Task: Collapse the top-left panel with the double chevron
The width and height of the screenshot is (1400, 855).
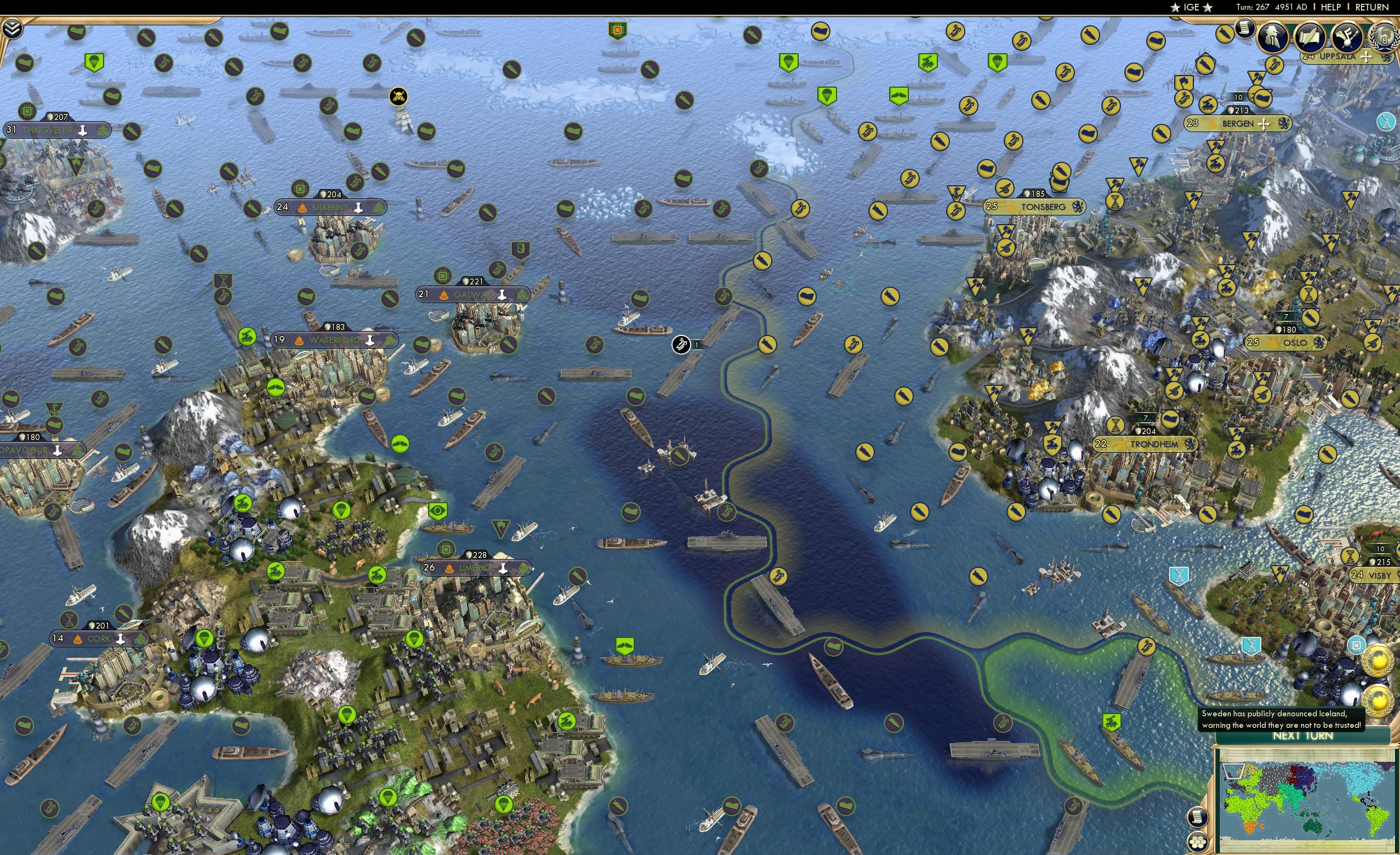Action: pyautogui.click(x=12, y=28)
